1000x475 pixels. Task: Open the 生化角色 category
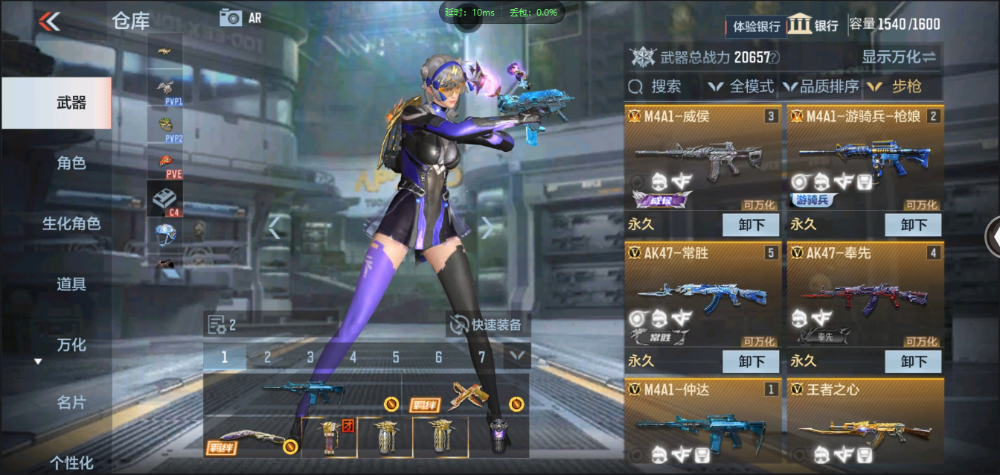pyautogui.click(x=70, y=223)
